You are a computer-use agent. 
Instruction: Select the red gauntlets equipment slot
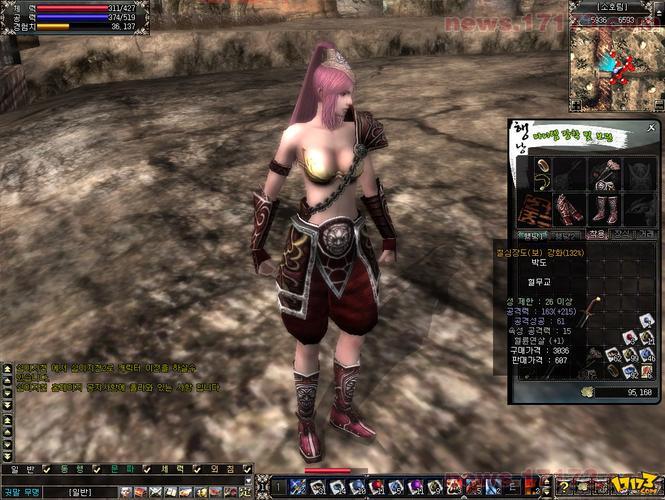[571, 208]
